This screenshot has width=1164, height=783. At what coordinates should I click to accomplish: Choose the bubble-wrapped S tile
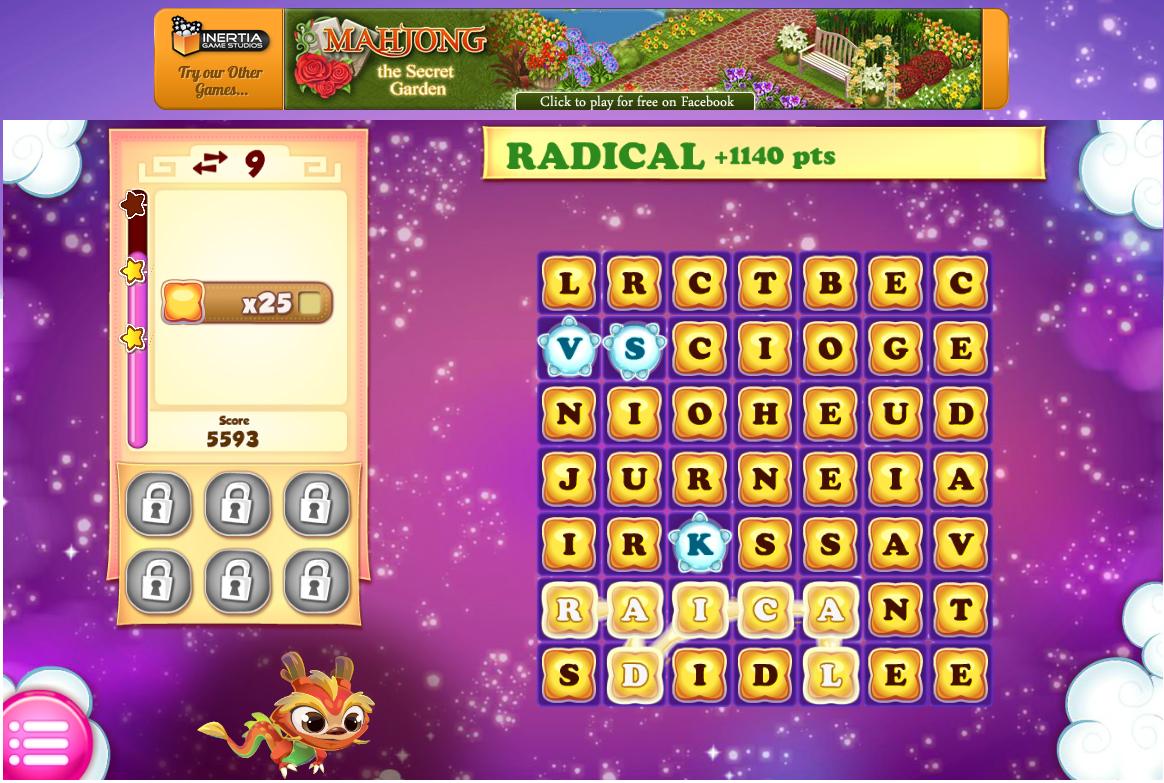pyautogui.click(x=634, y=349)
